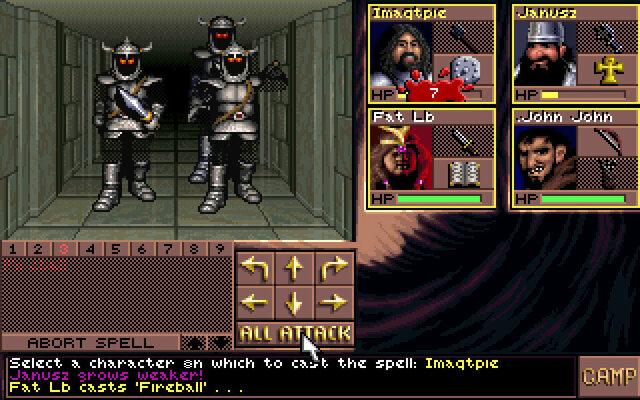This screenshot has width=640, height=400.
Task: Move forward with the up arrow
Action: 294,267
